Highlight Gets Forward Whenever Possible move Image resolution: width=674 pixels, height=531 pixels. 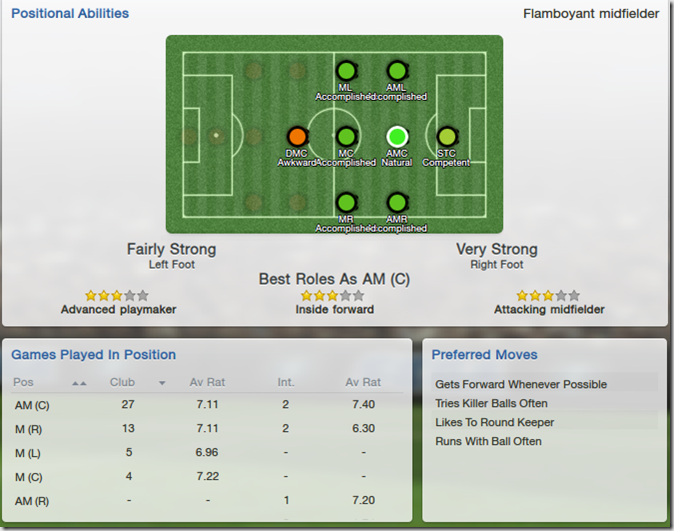pyautogui.click(x=521, y=384)
